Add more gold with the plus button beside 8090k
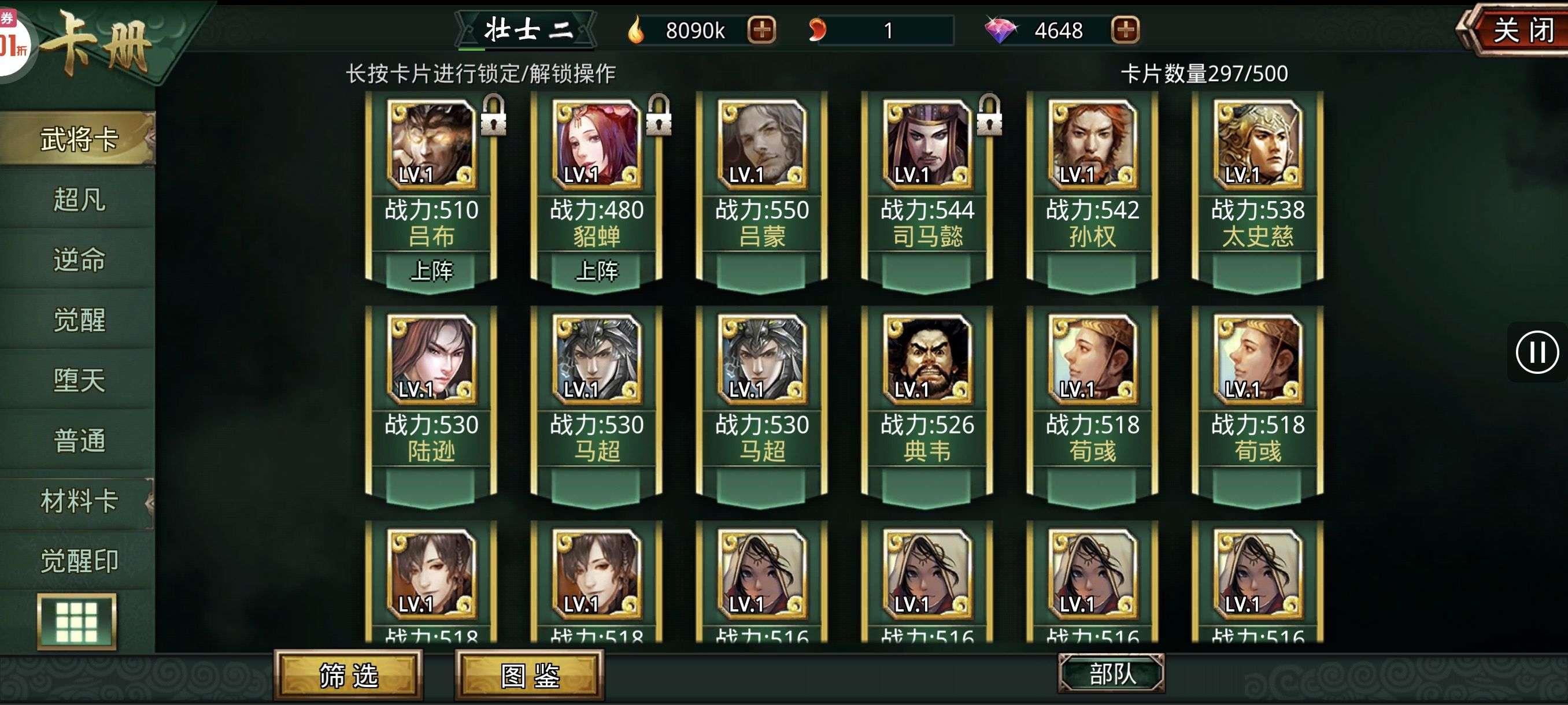This screenshot has width=1568, height=705. [x=761, y=30]
